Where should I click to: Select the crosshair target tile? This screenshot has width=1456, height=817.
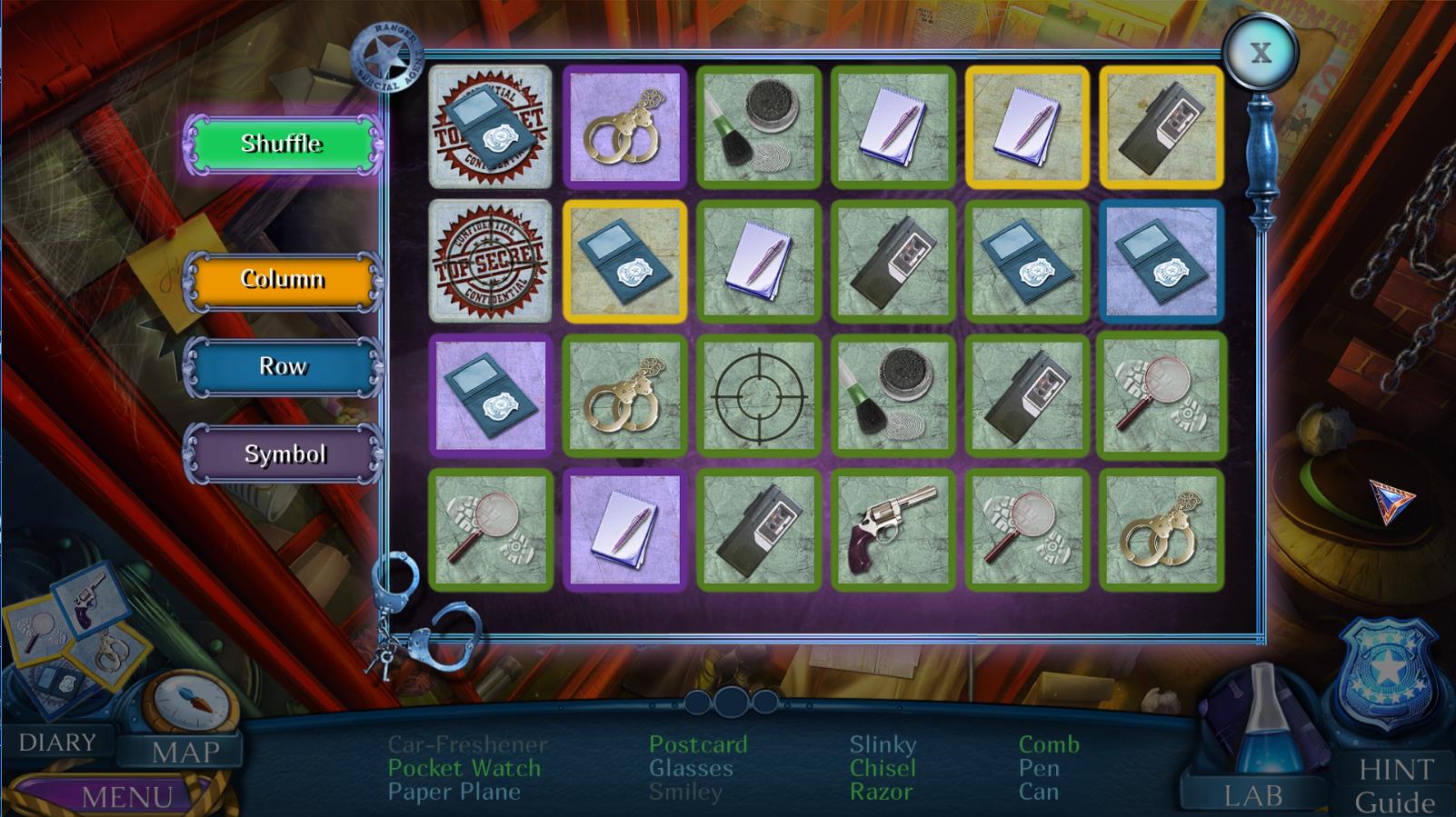click(x=759, y=395)
